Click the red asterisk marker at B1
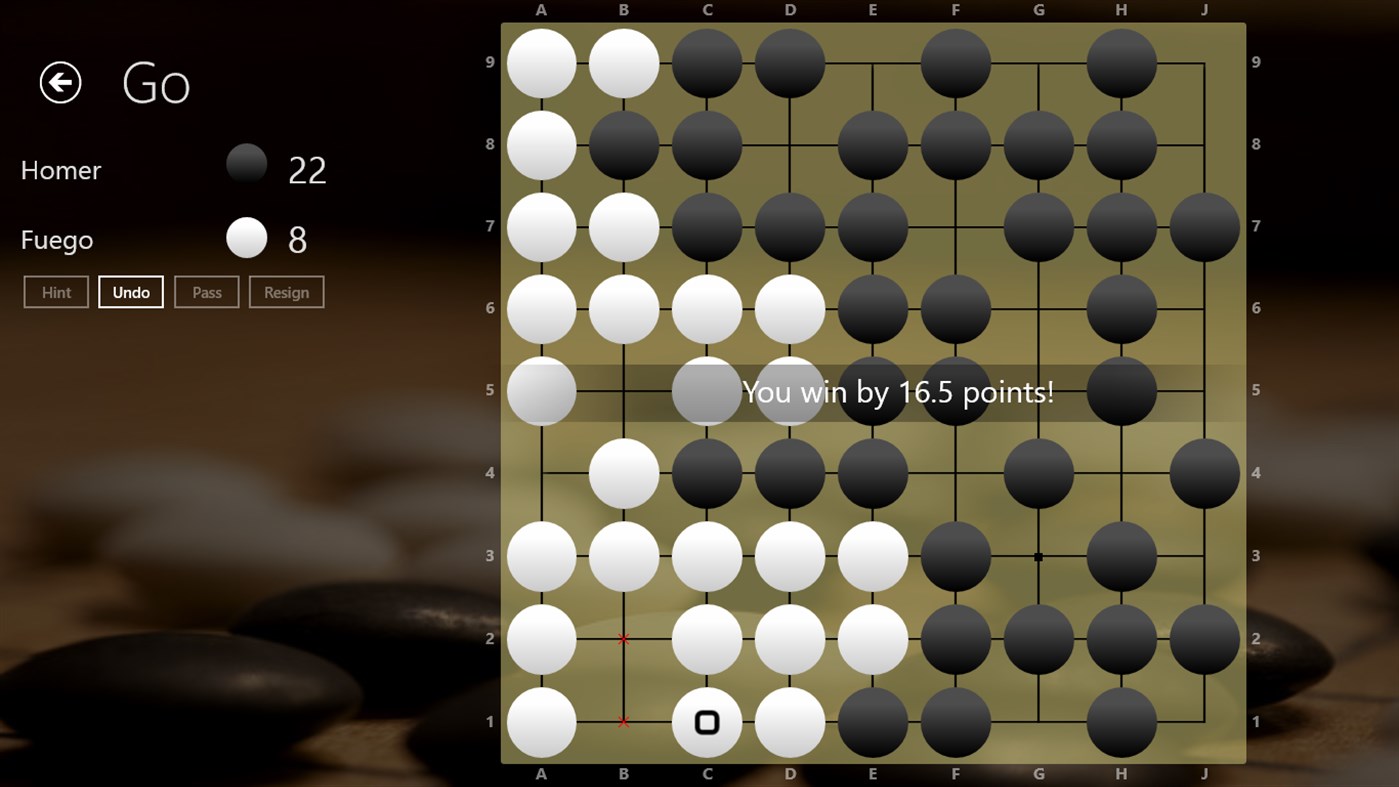Screen dimensions: 1399x787 pos(624,722)
